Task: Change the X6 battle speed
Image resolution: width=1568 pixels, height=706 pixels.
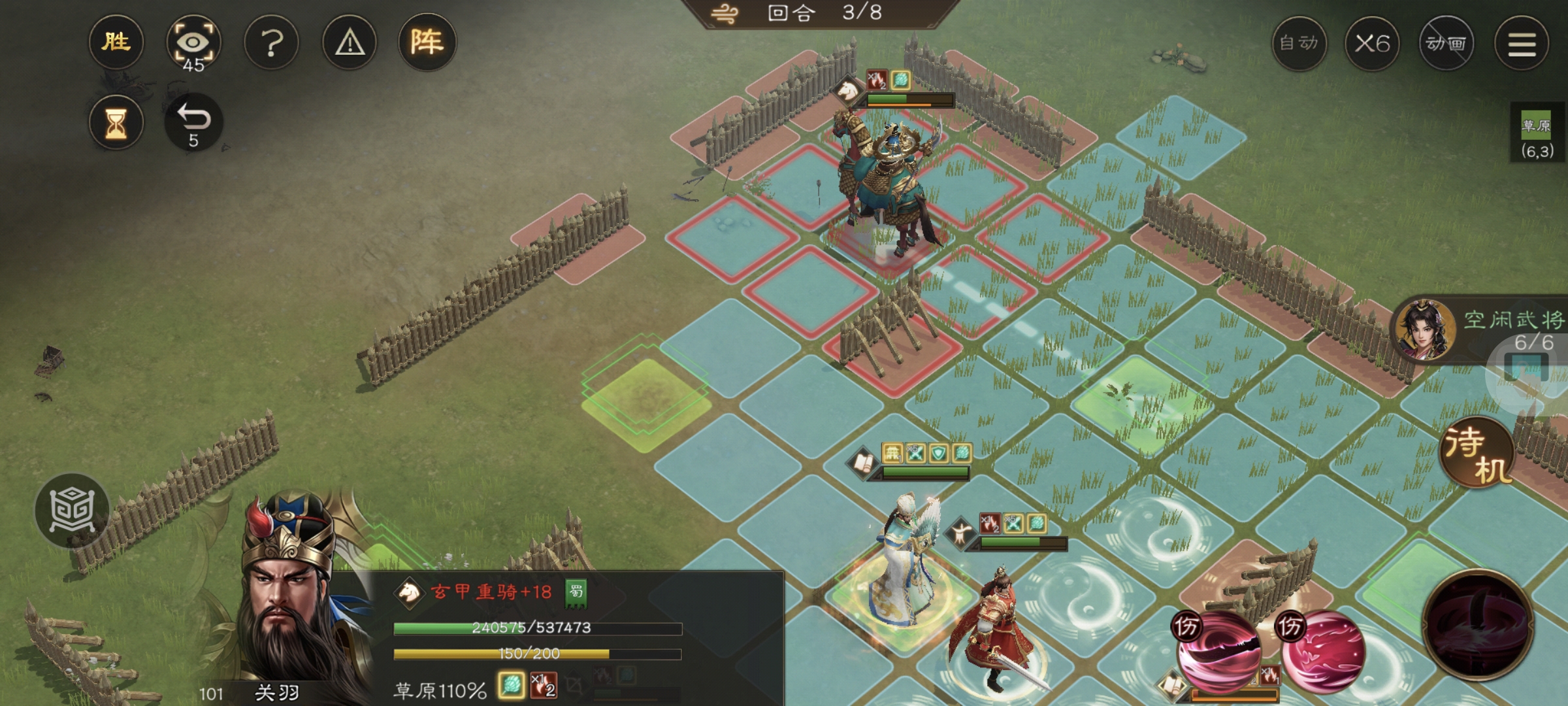Action: 1372,44
